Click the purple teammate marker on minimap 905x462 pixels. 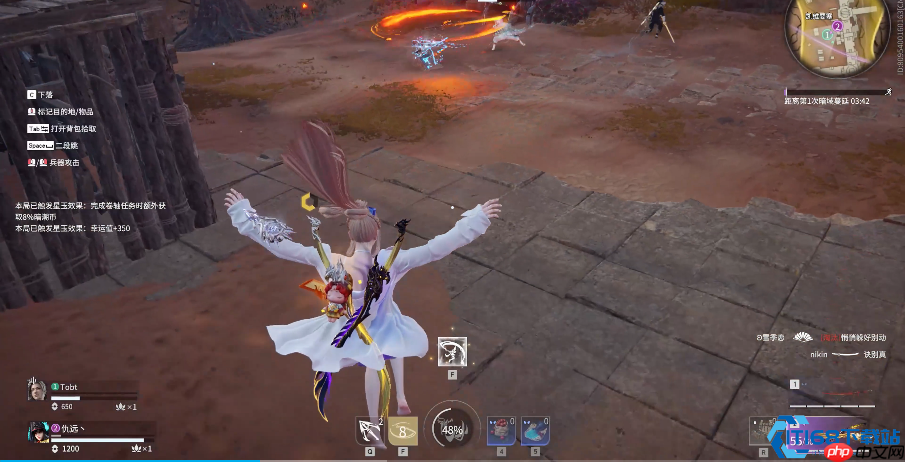[838, 26]
